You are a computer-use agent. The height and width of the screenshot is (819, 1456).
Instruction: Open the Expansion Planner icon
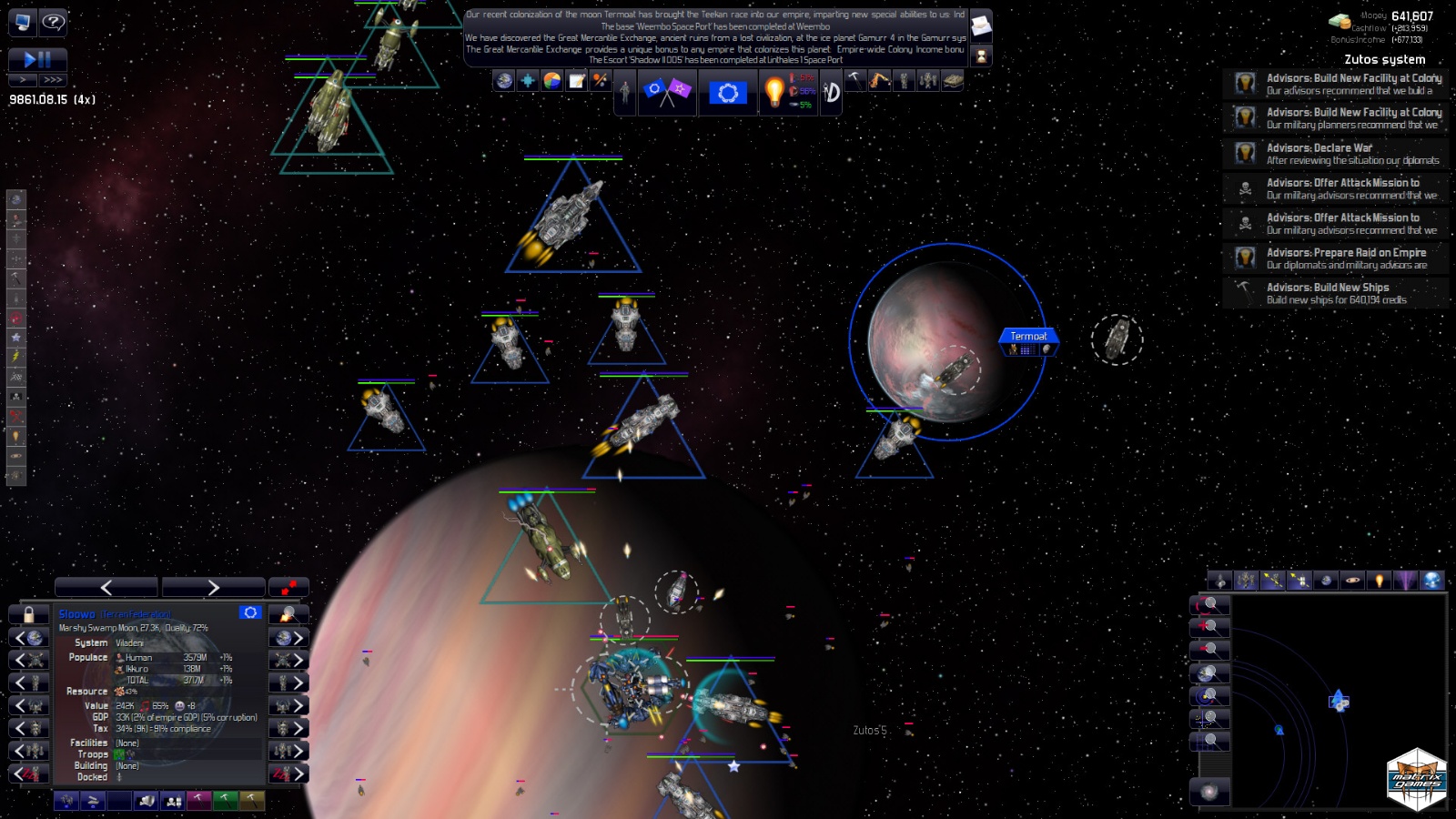click(528, 82)
